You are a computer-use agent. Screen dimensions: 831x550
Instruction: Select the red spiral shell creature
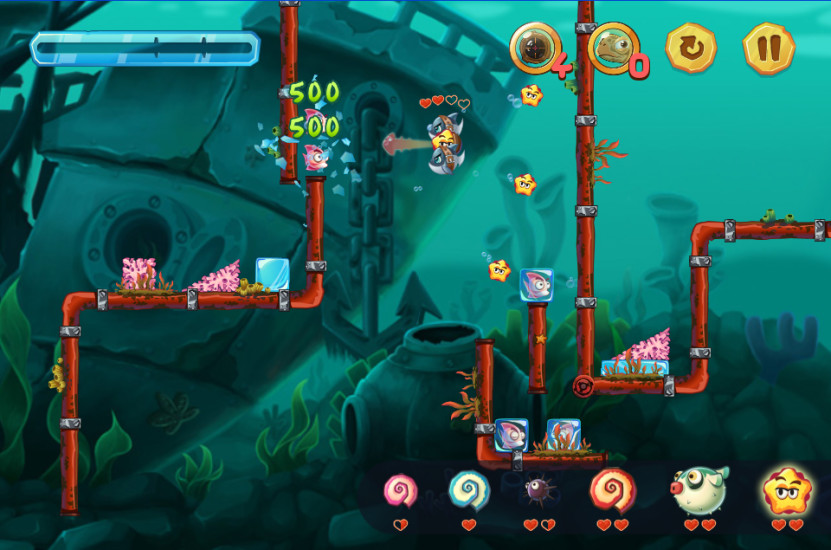(611, 490)
